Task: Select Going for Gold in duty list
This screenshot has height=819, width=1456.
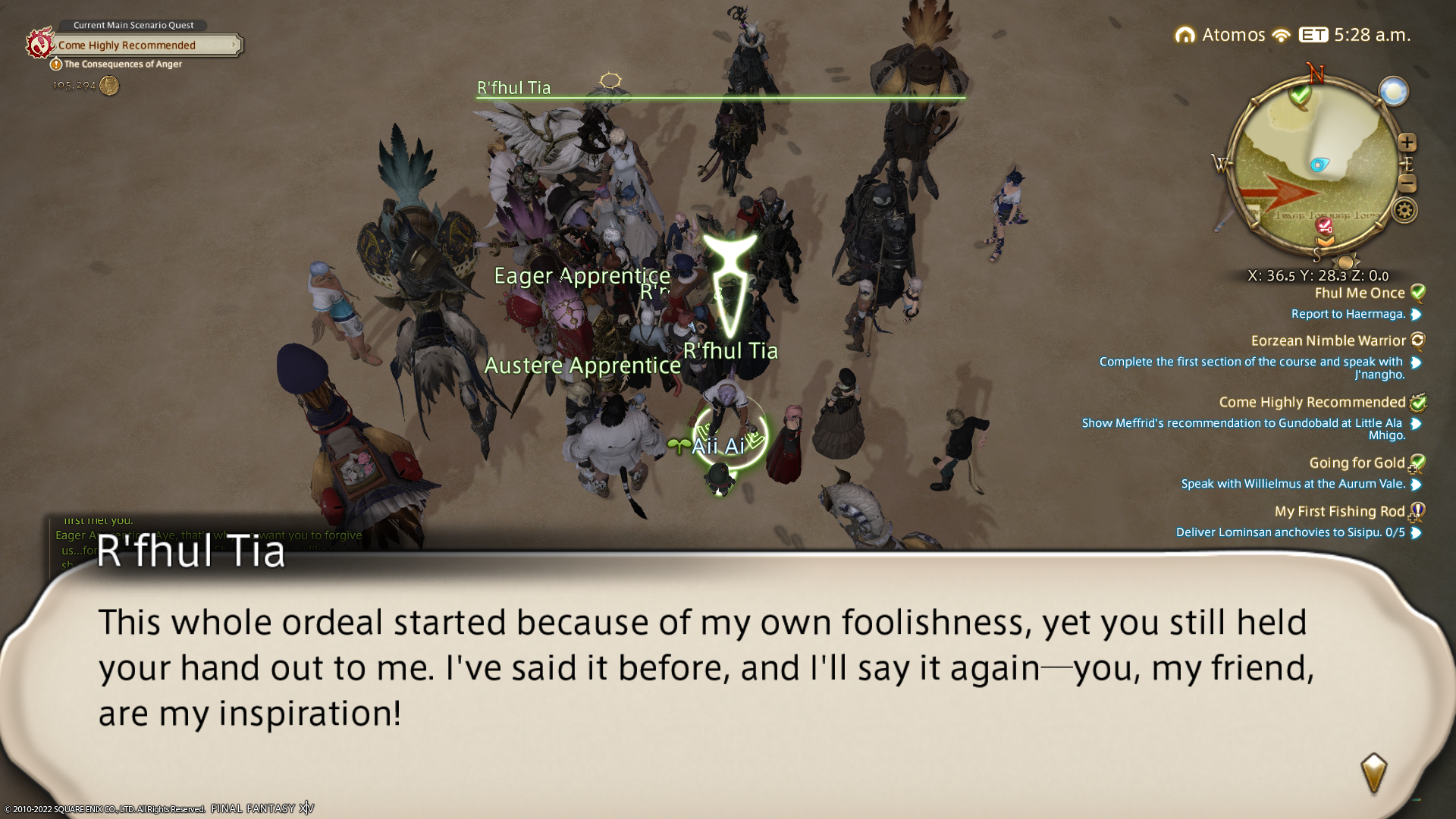Action: click(x=1357, y=463)
